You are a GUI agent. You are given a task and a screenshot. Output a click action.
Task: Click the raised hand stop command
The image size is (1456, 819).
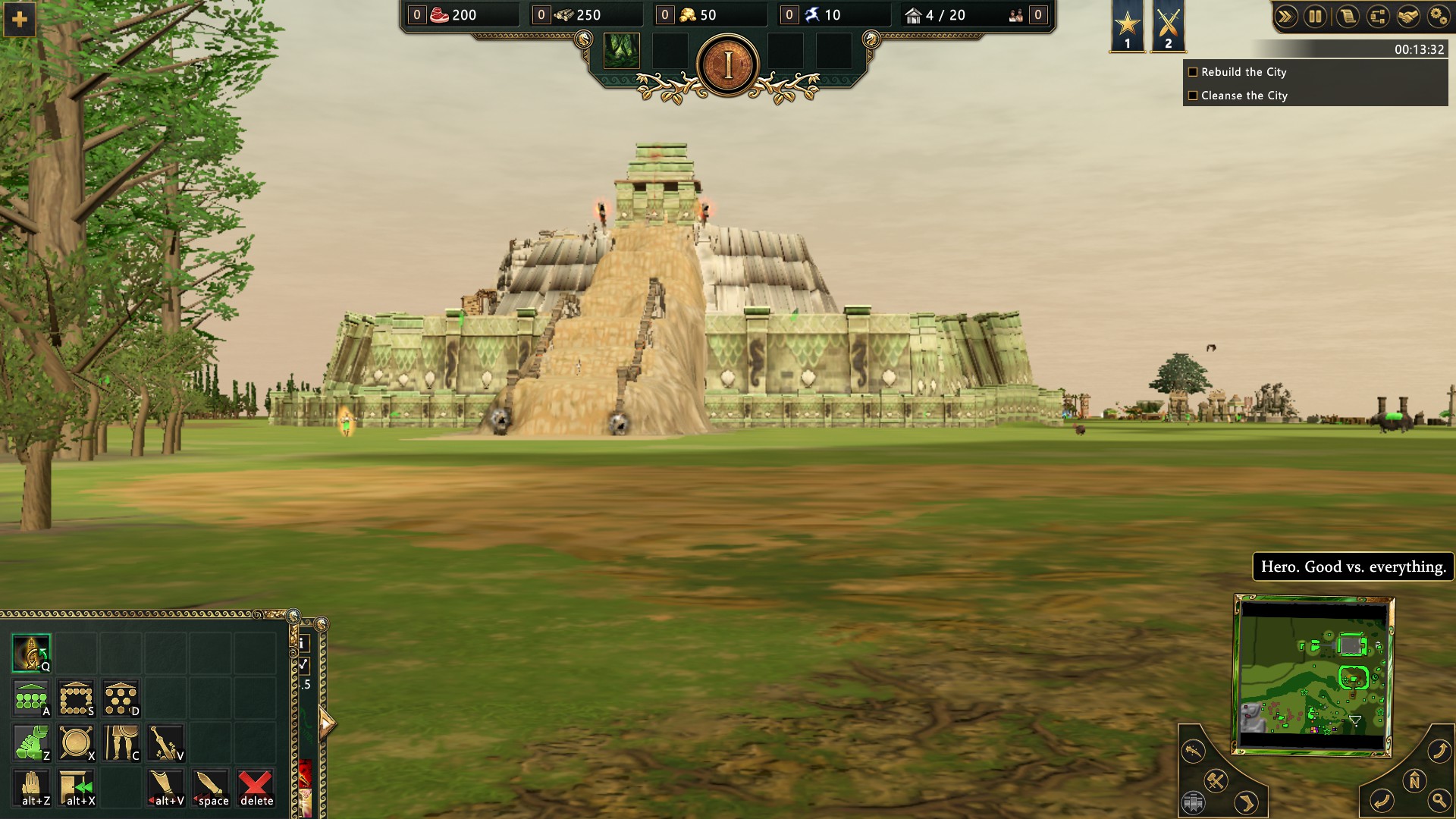(x=33, y=788)
